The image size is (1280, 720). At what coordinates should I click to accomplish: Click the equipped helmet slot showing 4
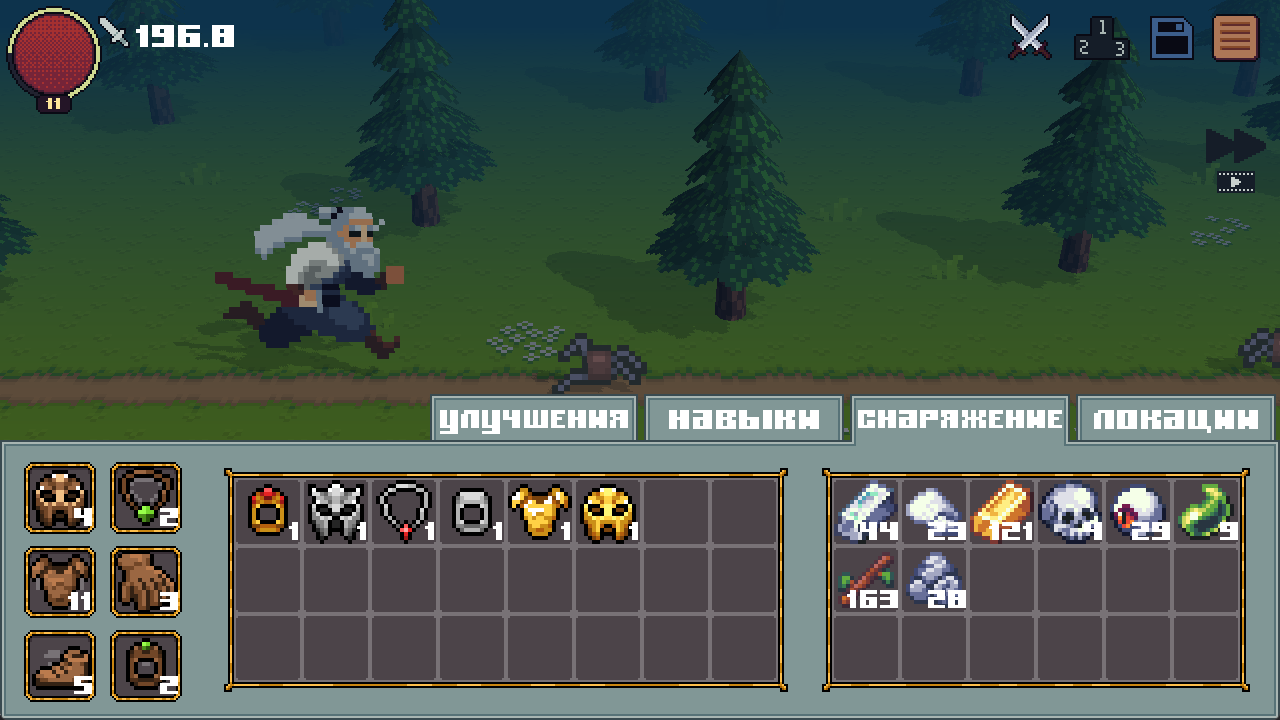[x=59, y=498]
